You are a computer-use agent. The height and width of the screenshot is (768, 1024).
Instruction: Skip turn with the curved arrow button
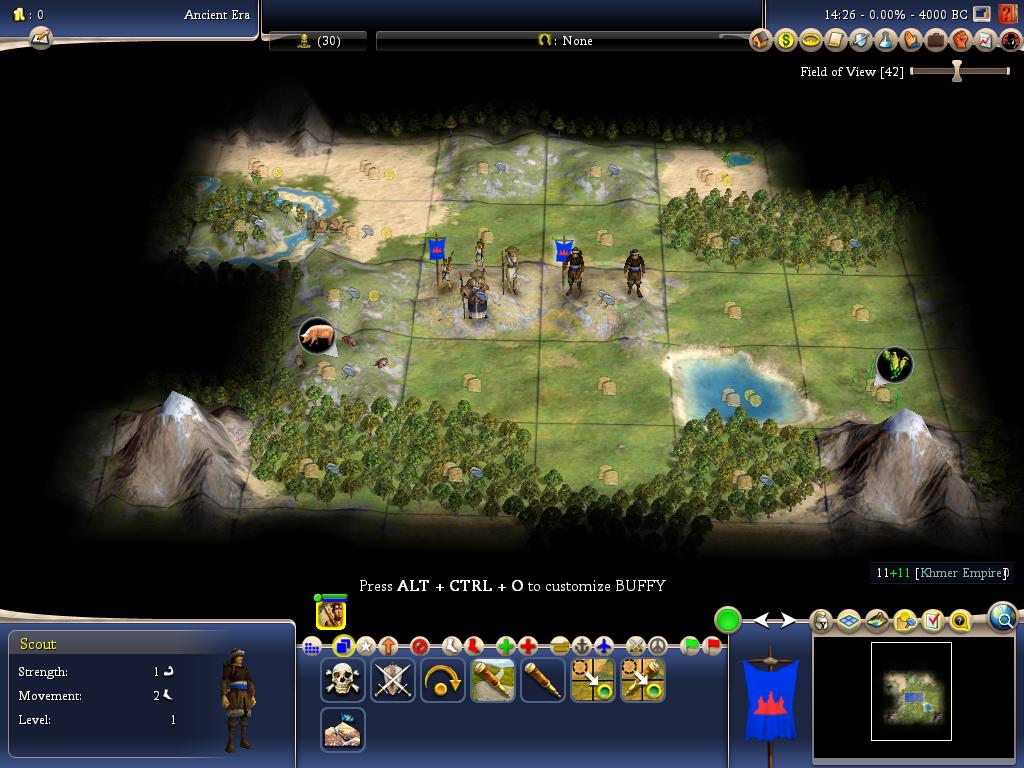(x=442, y=680)
